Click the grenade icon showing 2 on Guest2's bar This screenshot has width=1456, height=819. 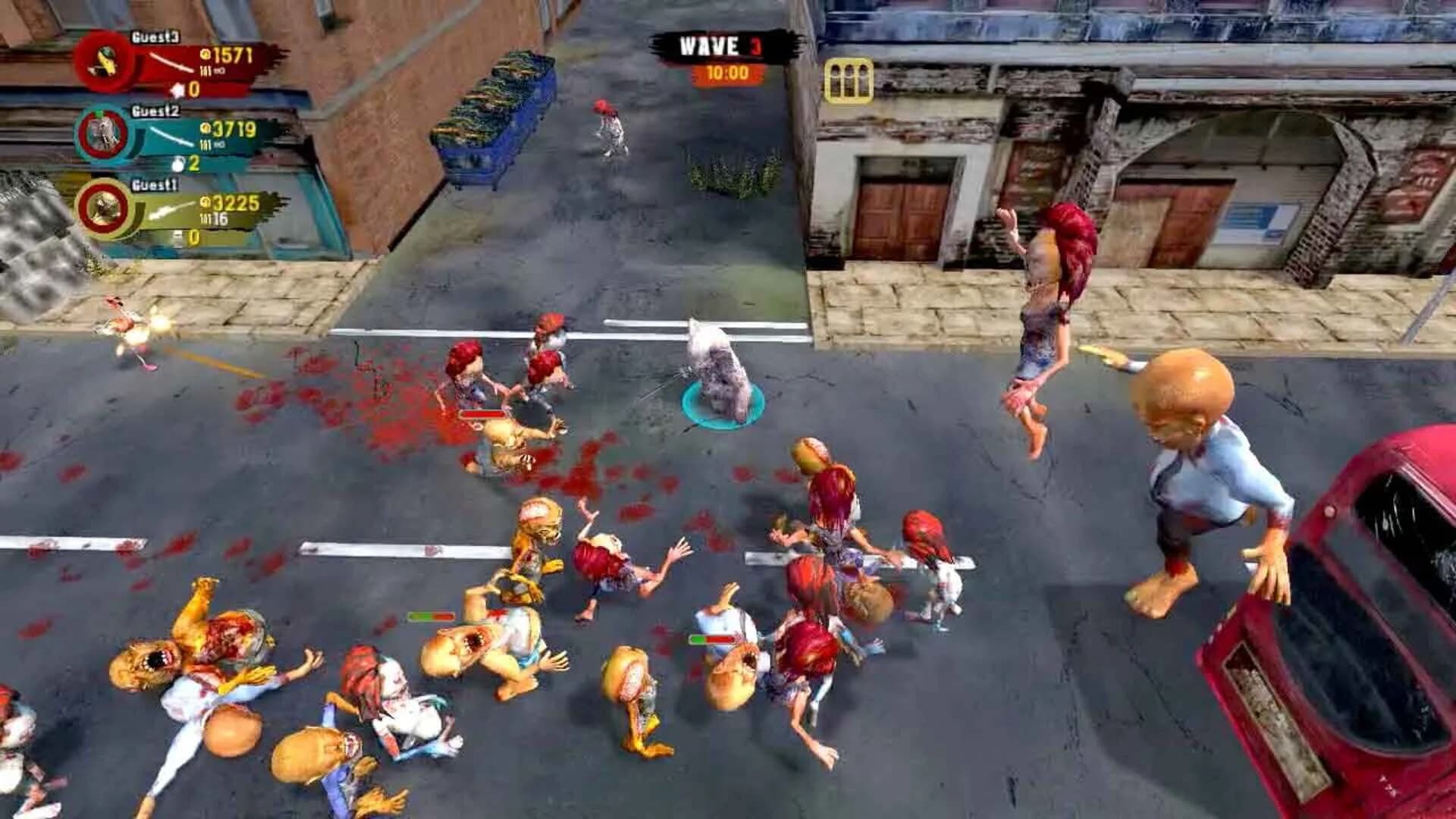pyautogui.click(x=178, y=165)
